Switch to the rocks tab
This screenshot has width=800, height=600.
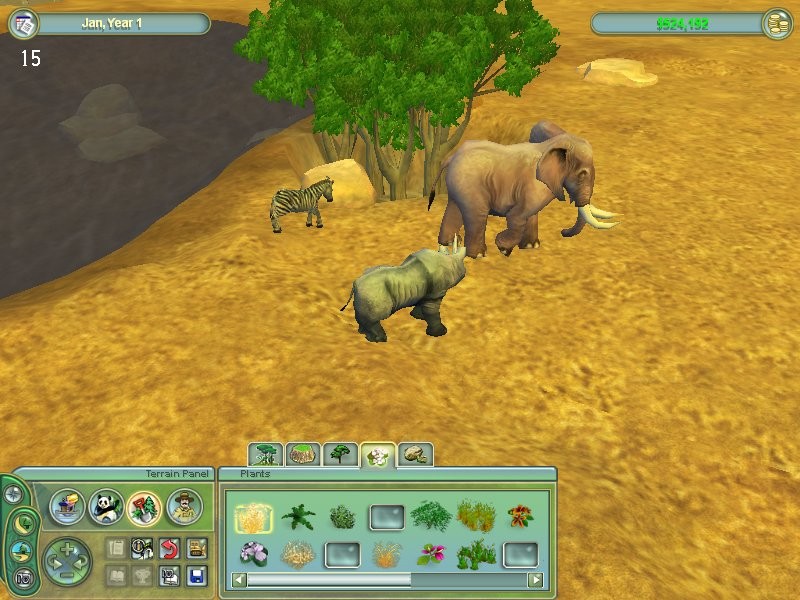point(416,455)
